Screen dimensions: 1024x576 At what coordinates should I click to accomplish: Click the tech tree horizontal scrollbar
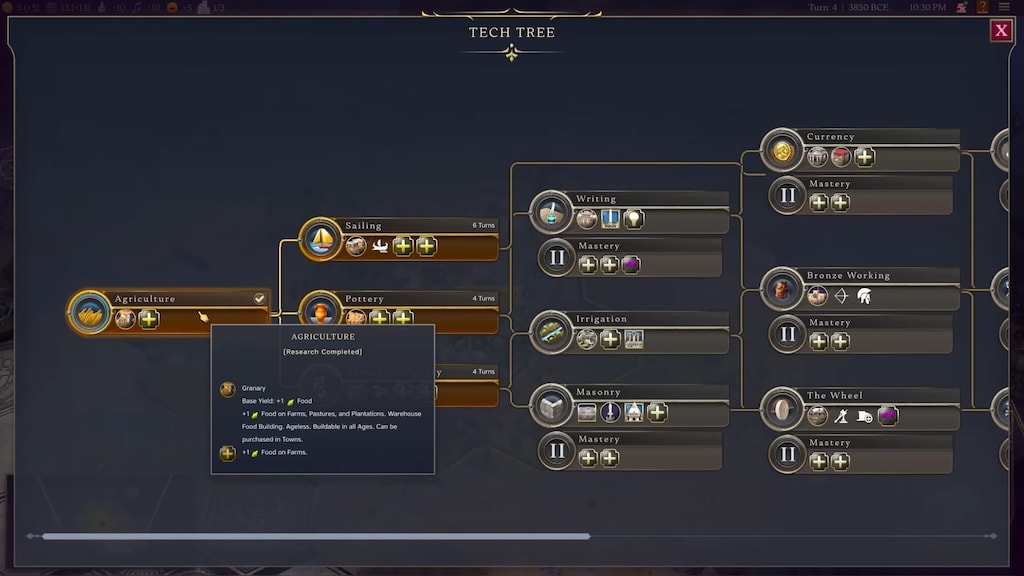315,536
